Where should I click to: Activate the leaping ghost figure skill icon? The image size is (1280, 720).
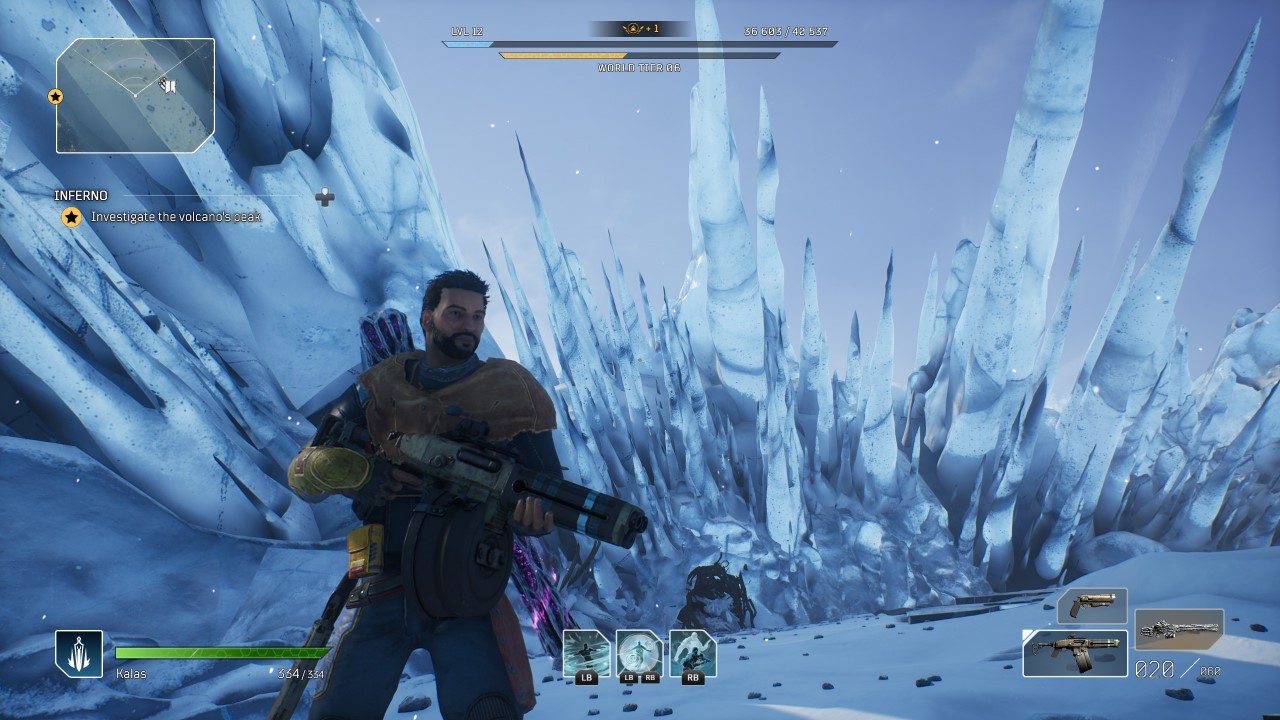pos(692,653)
